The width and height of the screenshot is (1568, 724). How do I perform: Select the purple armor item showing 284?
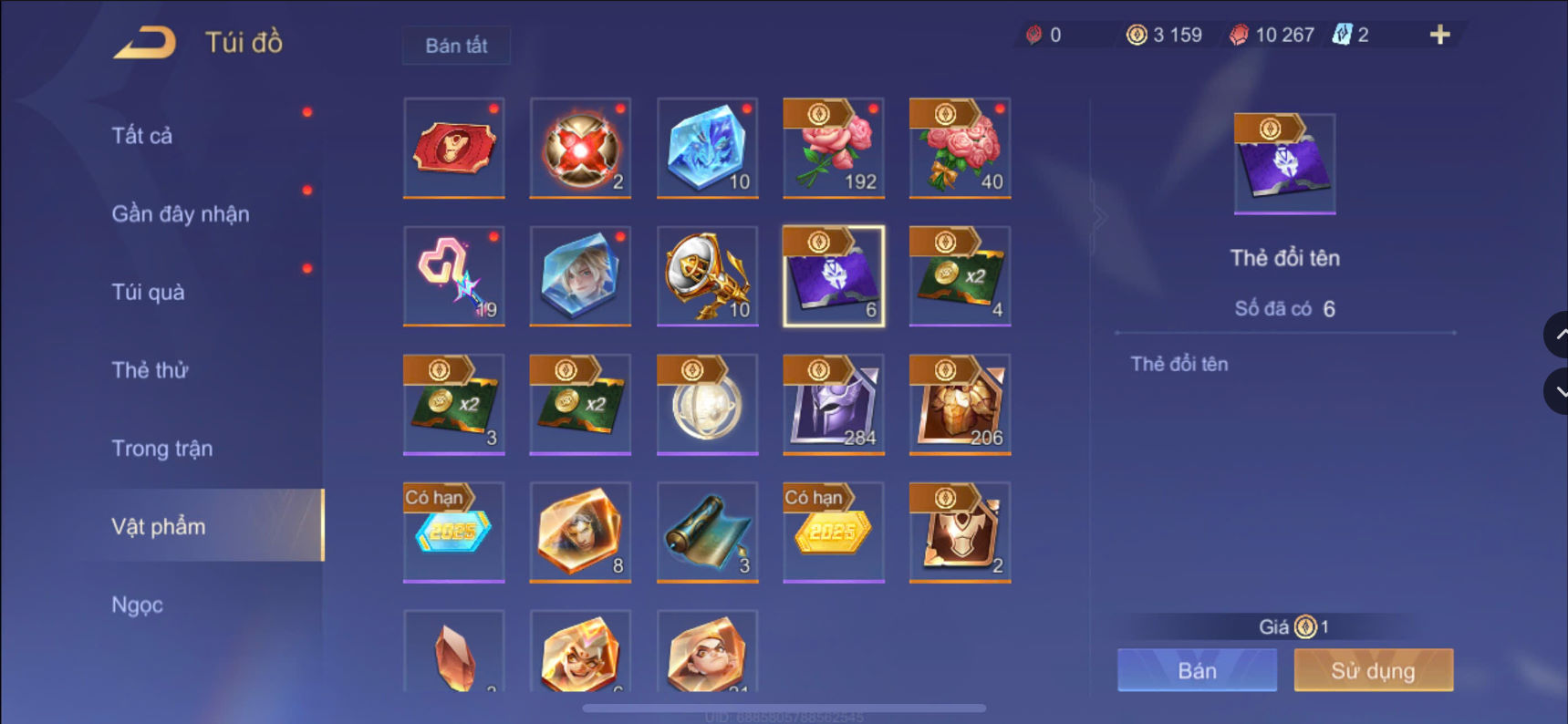(833, 404)
